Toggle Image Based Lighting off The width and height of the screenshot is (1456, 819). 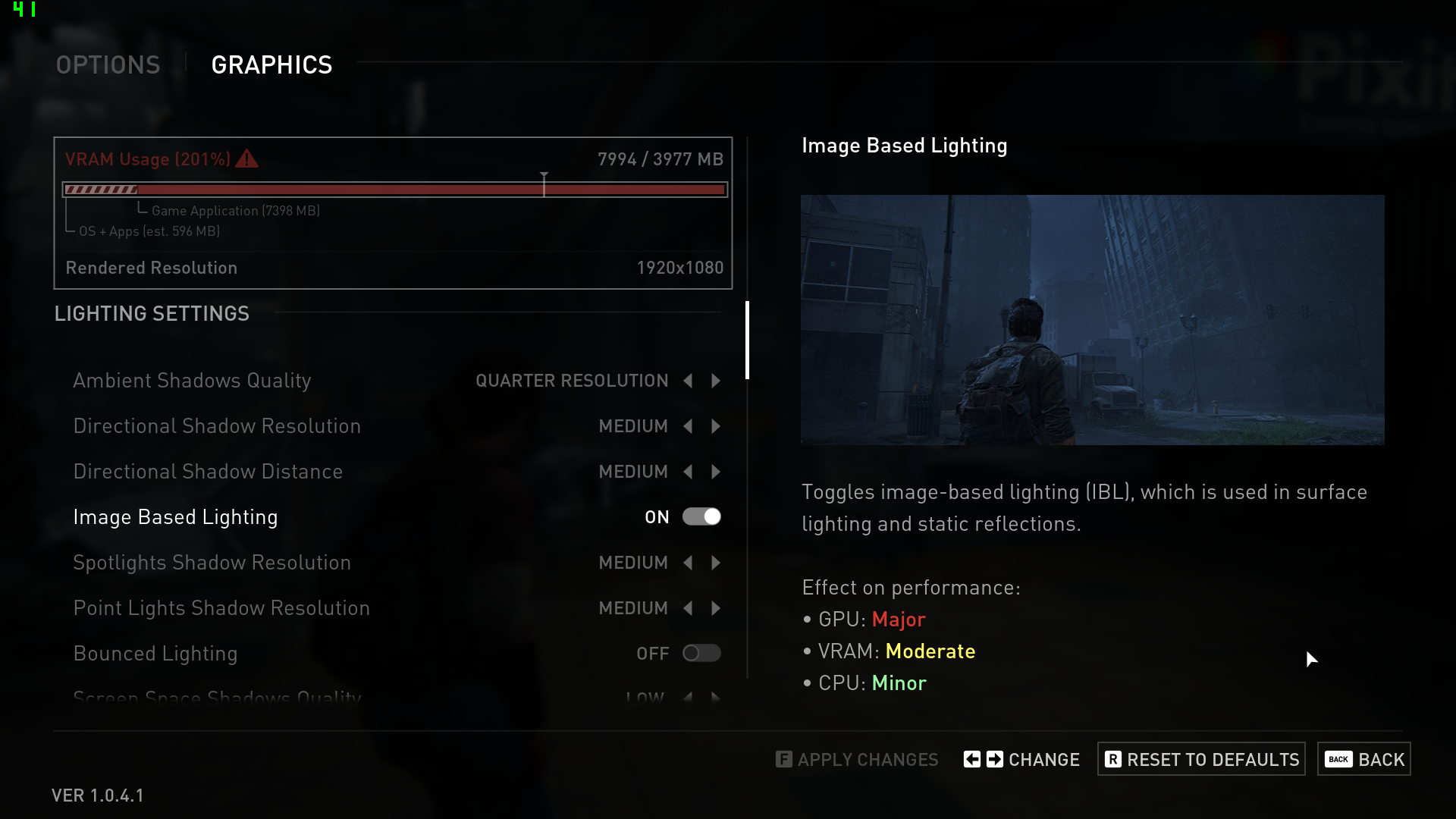coord(701,517)
